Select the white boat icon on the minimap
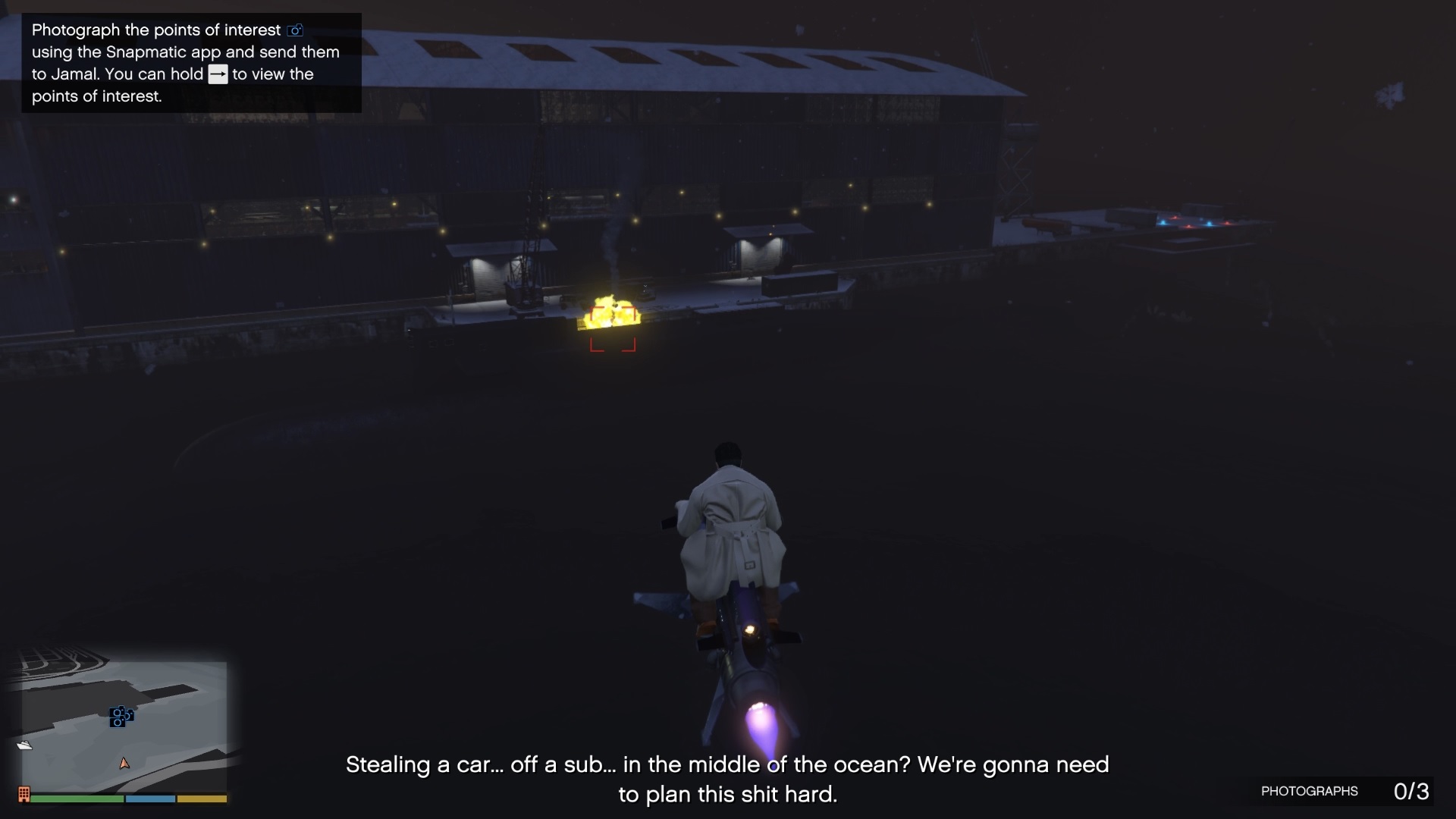Screen dimensions: 1456x819 point(25,745)
